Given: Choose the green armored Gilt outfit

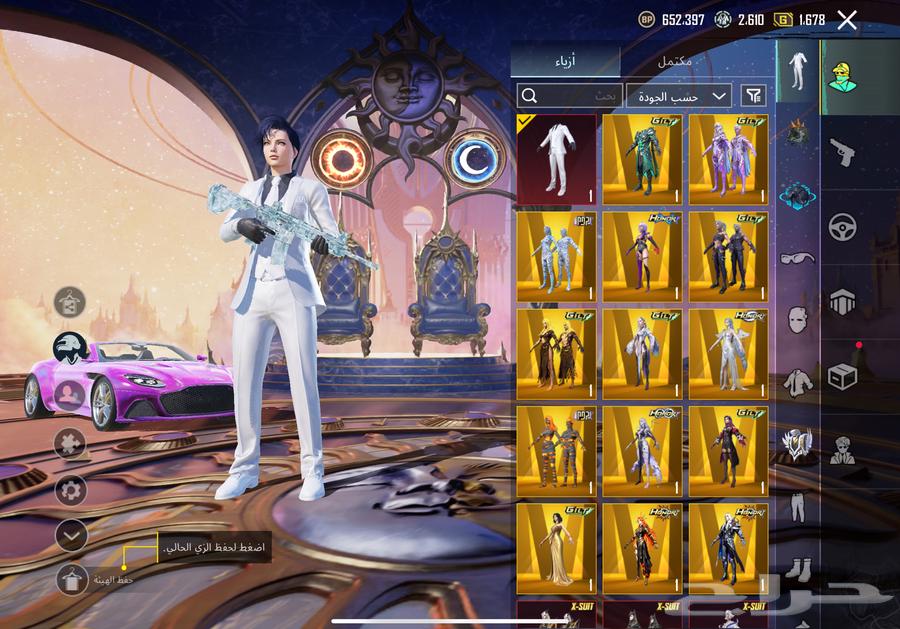Looking at the screenshot, I should (643, 159).
